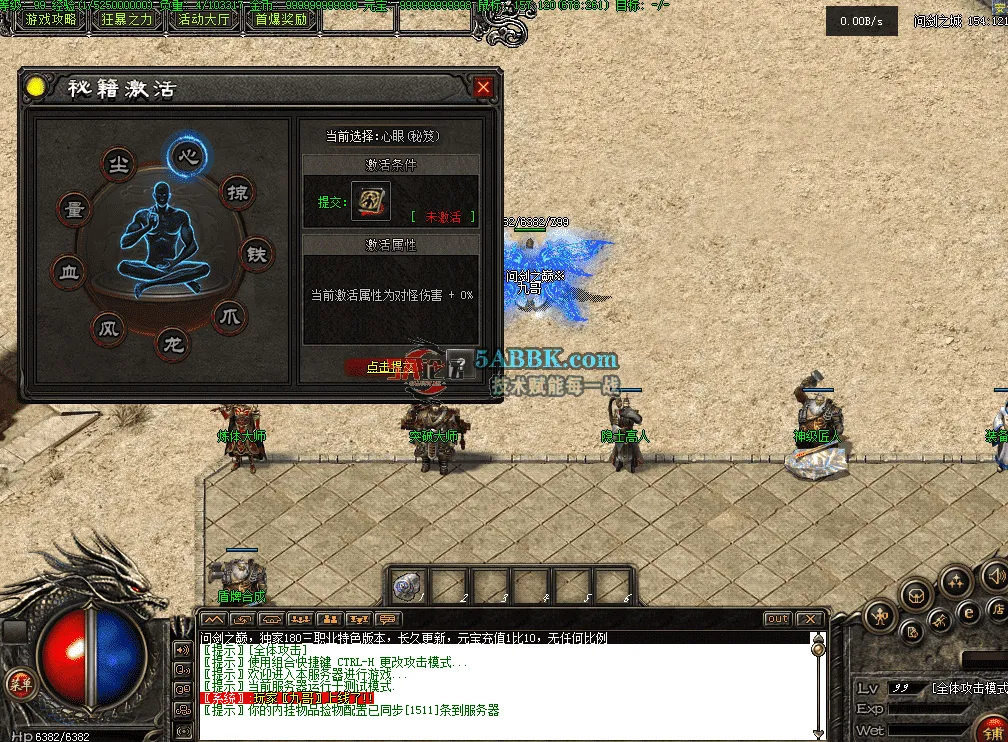The width and height of the screenshot is (1008, 742).
Task: Click the required scroll item next to 提交
Action: 371,201
